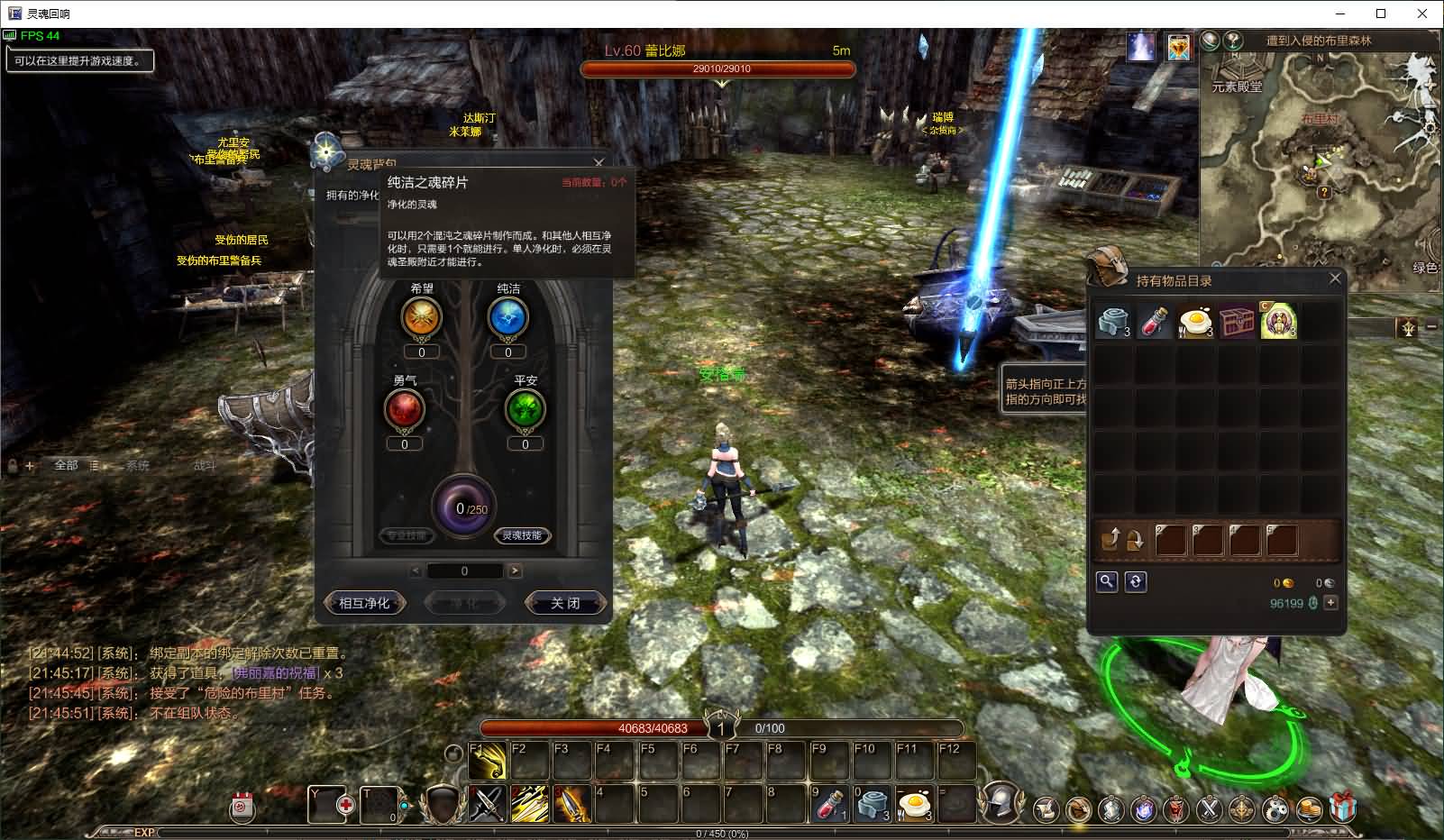
Task: Close the 持有物品目录 inventory window
Action: point(1335,279)
